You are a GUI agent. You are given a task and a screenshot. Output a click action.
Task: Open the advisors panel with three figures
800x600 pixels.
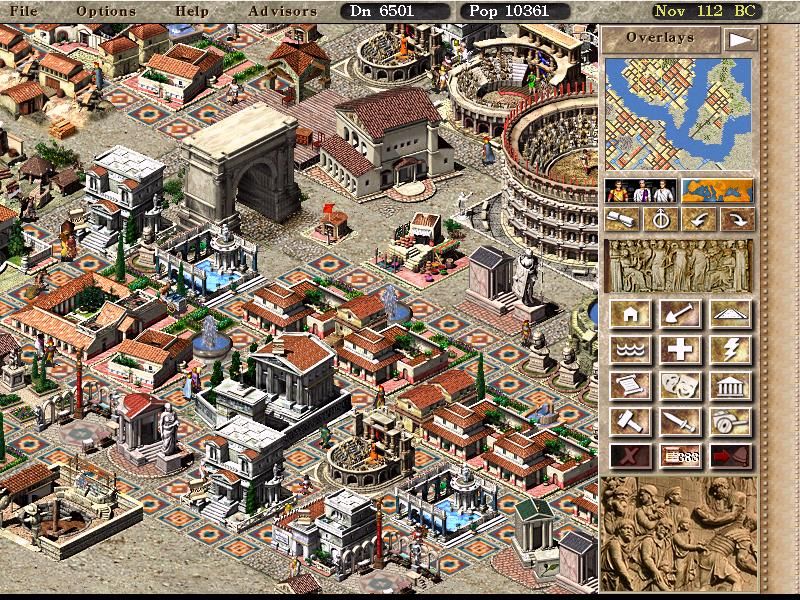point(640,190)
